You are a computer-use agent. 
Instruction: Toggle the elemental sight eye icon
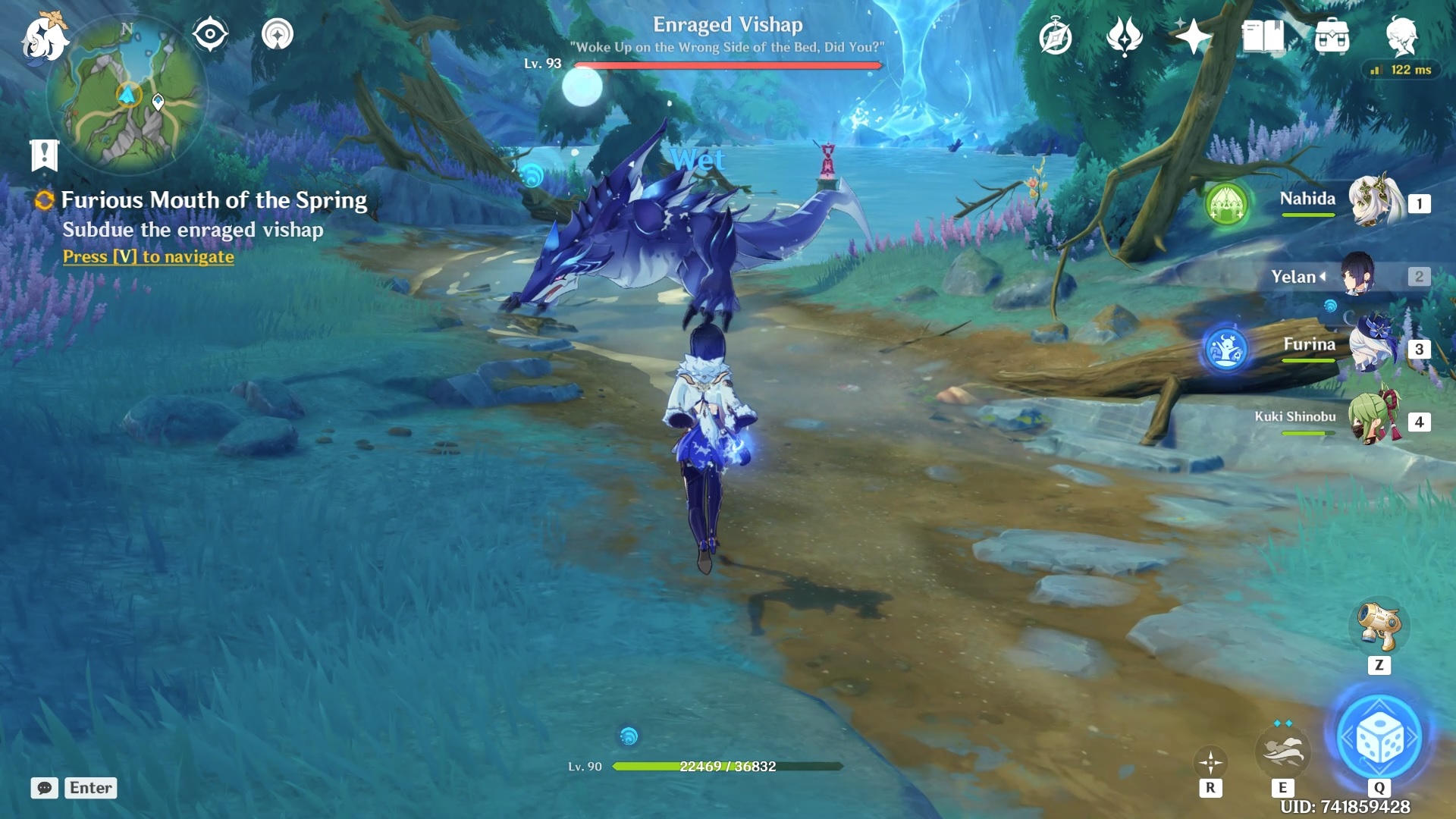click(x=210, y=34)
